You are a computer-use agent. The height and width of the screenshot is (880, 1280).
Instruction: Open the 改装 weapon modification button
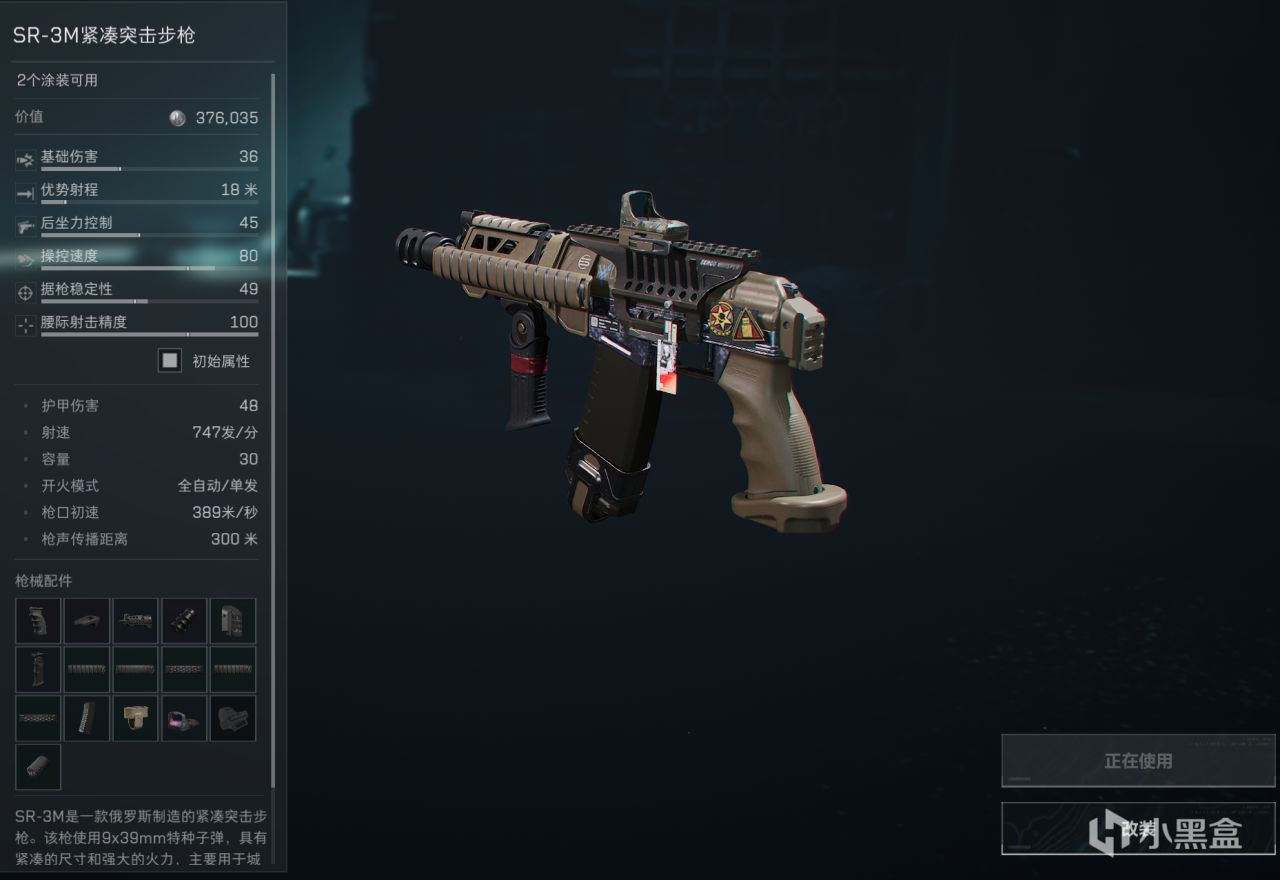coord(1138,827)
